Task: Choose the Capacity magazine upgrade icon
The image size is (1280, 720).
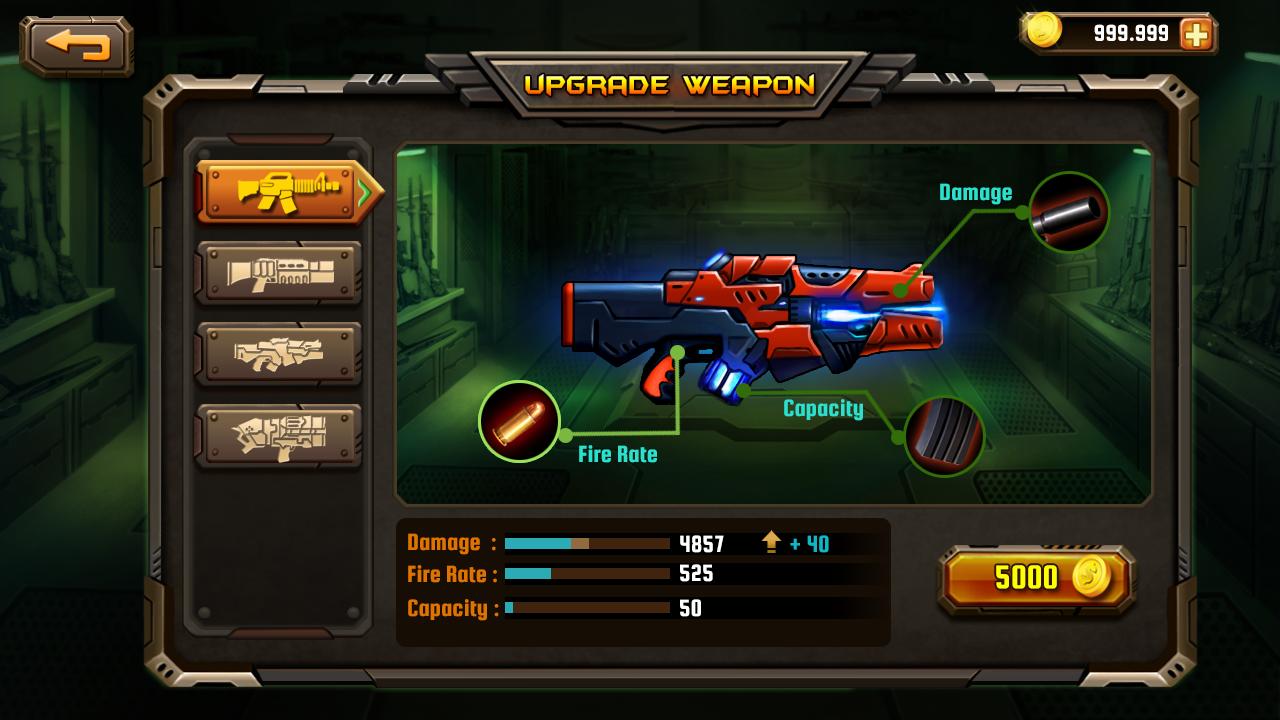Action: [944, 436]
